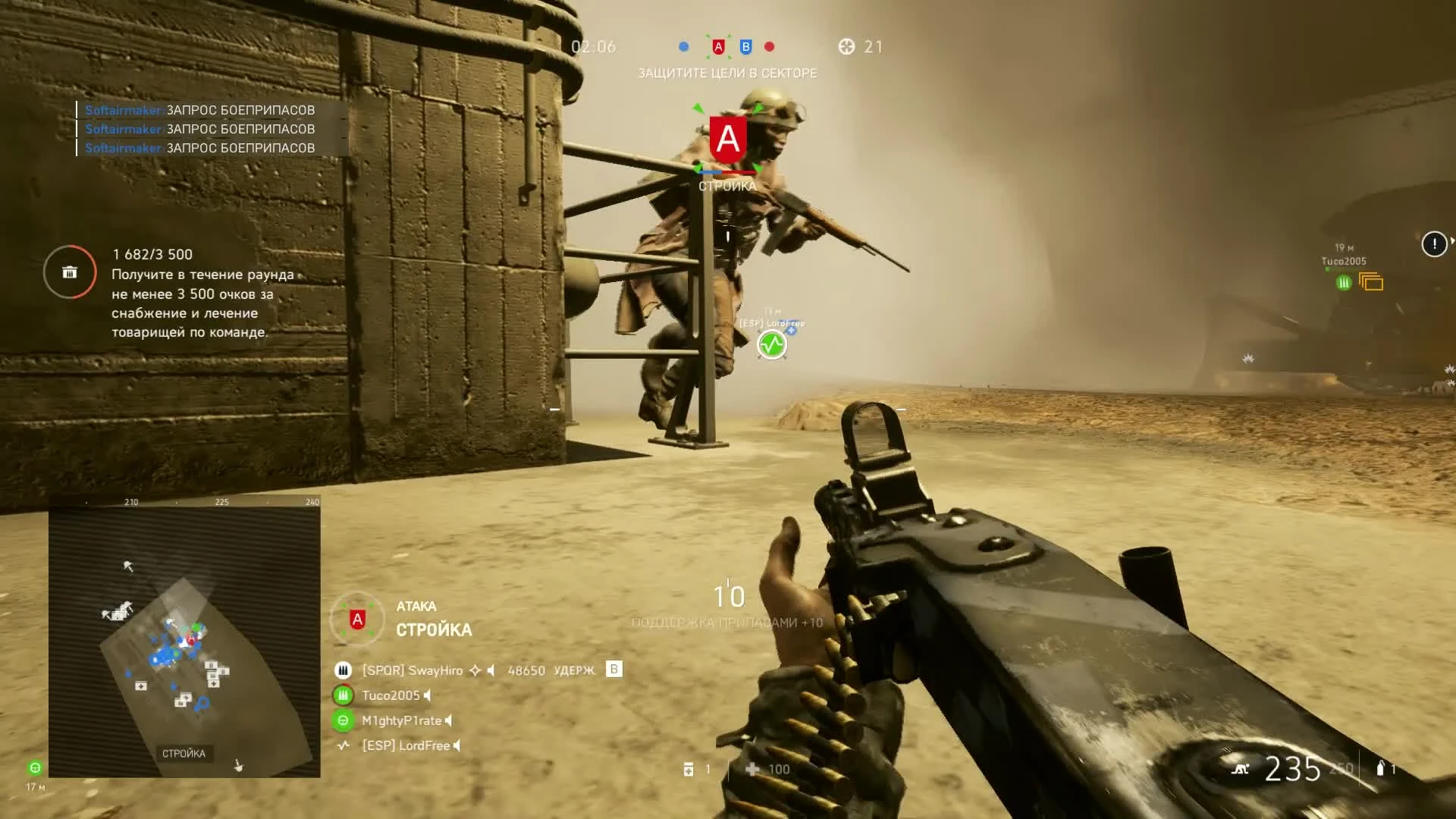Viewport: 1456px width, 819px height.
Task: Mute LordFree using his speaker icon
Action: (x=456, y=747)
